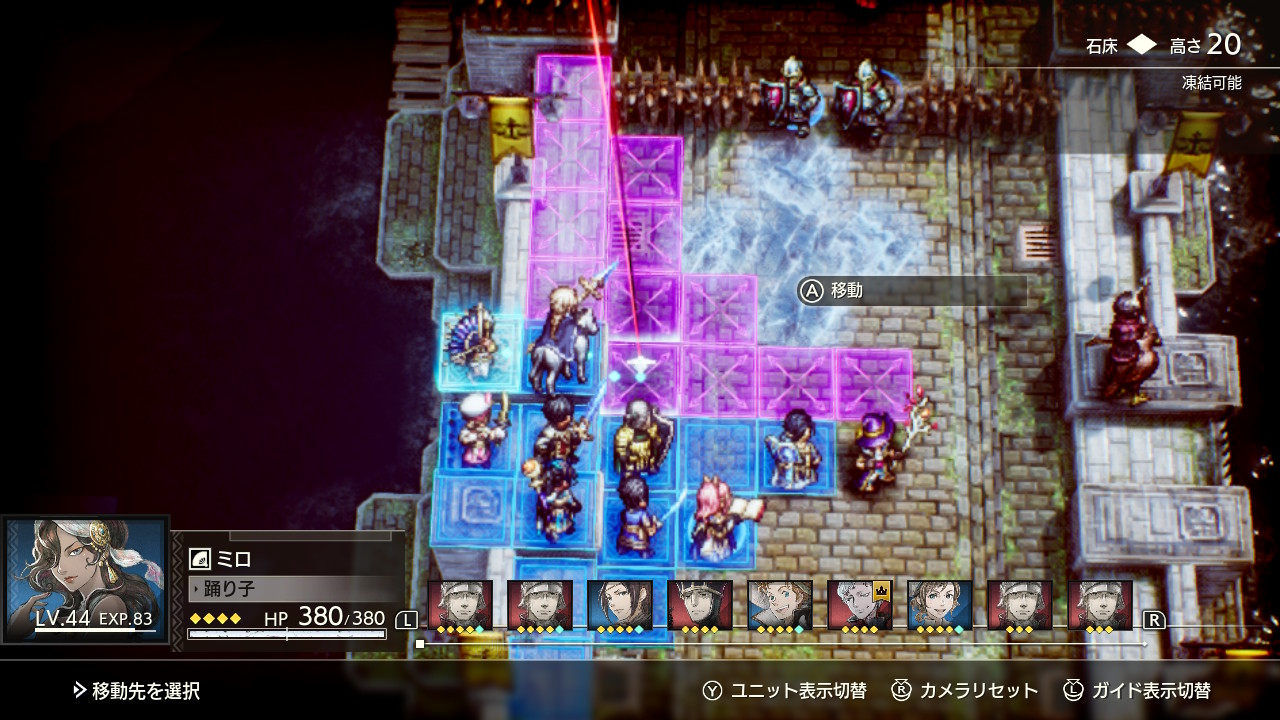Open the 踊り子 class details row
Screen dimensions: 1280x720
(x=290, y=588)
